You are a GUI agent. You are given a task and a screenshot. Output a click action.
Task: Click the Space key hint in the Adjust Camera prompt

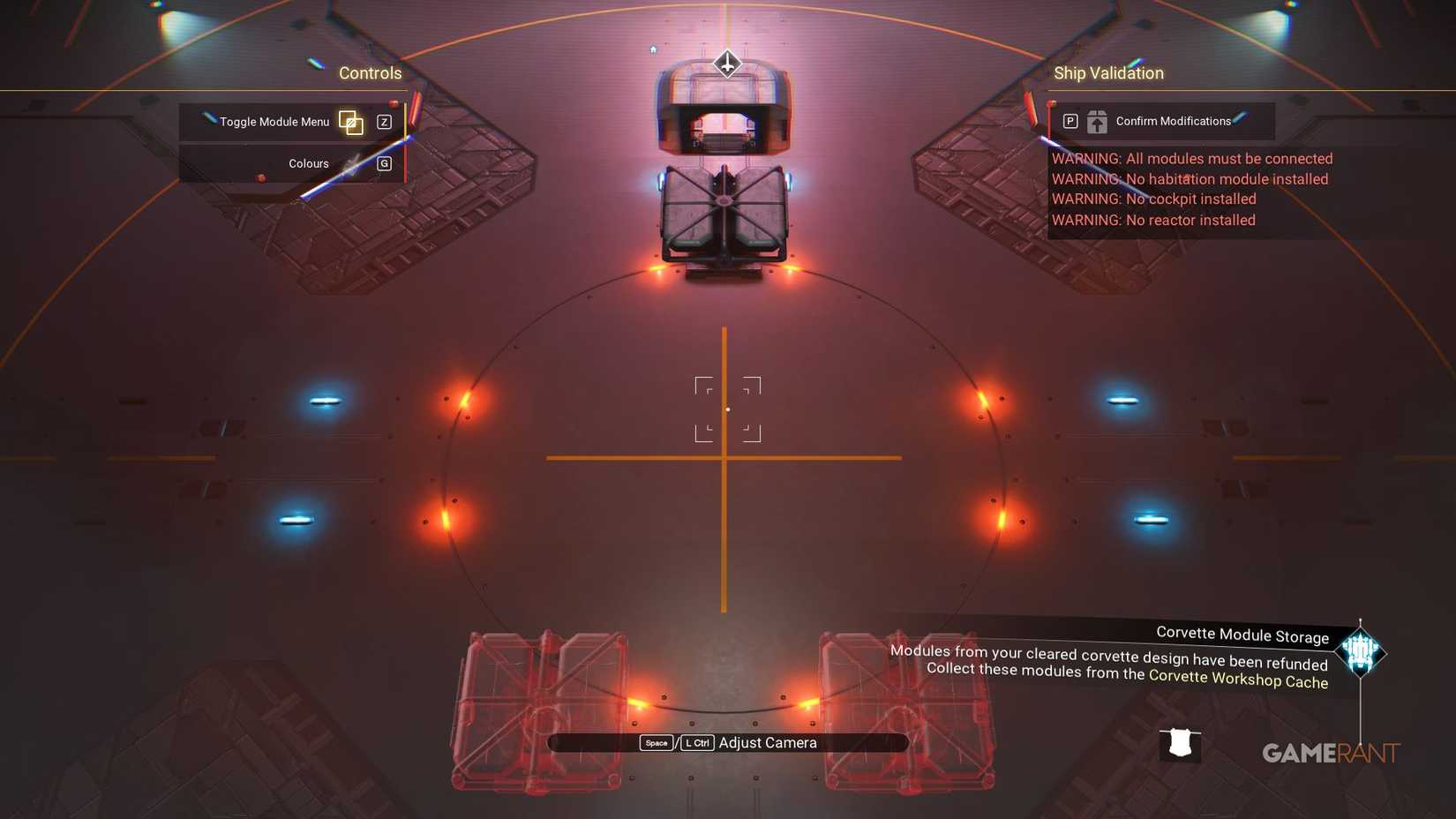point(657,742)
